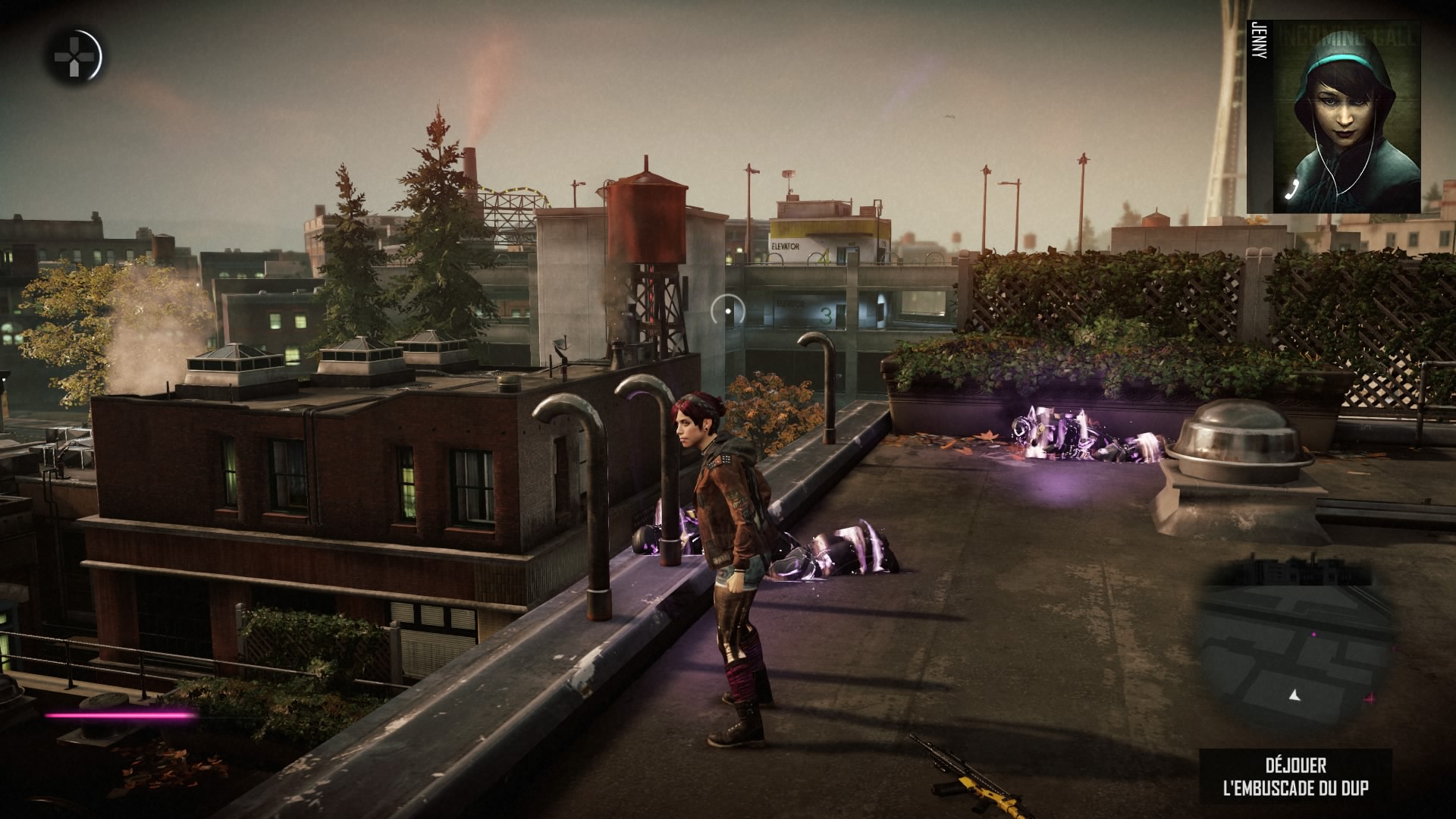Select the pink mission marker on the minimap
1456x819 pixels.
click(1313, 634)
